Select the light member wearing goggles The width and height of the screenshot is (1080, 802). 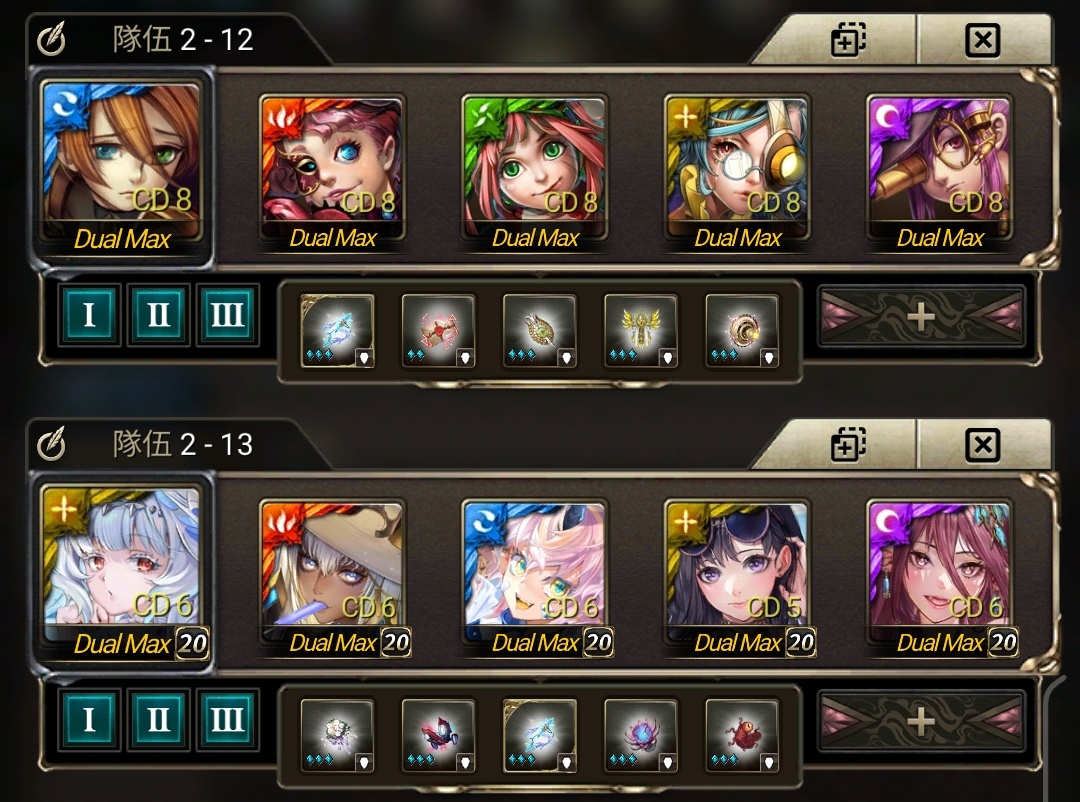point(737,168)
